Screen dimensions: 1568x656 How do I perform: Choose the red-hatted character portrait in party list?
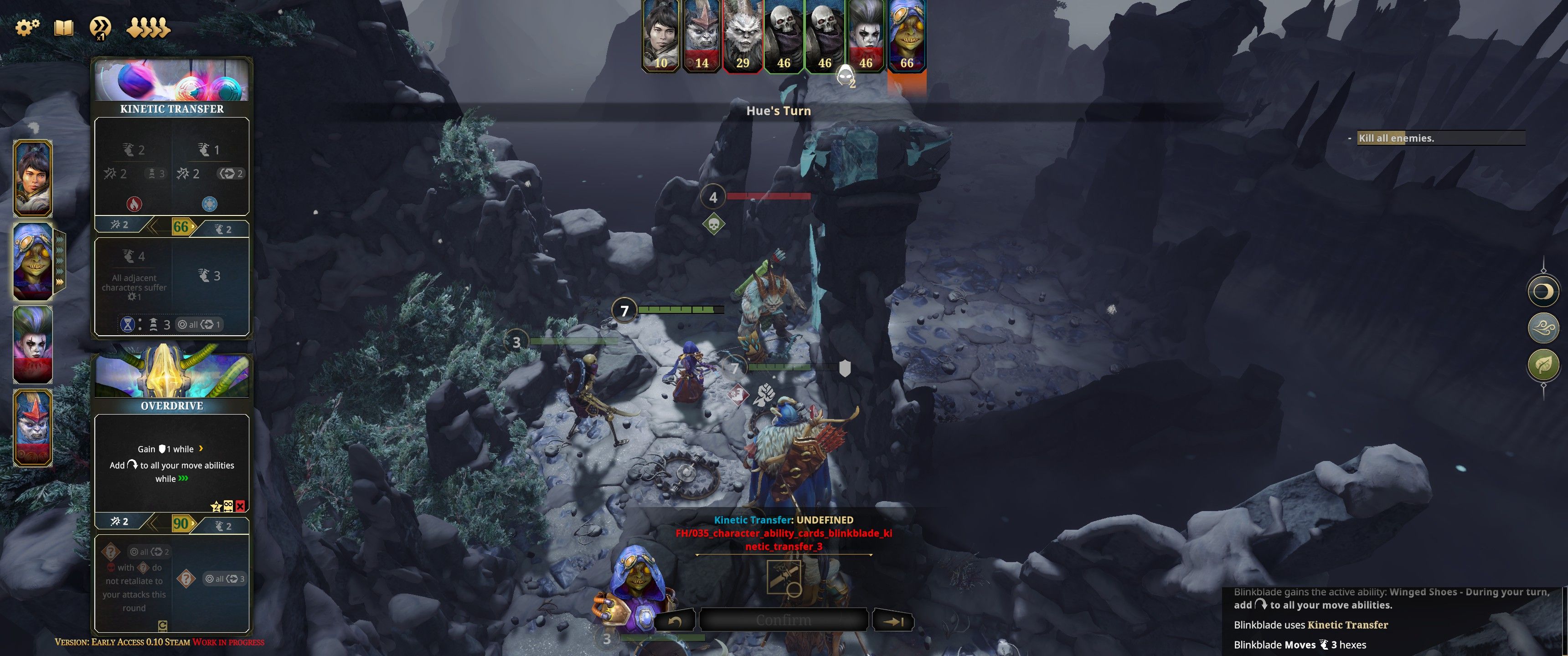pos(33,428)
